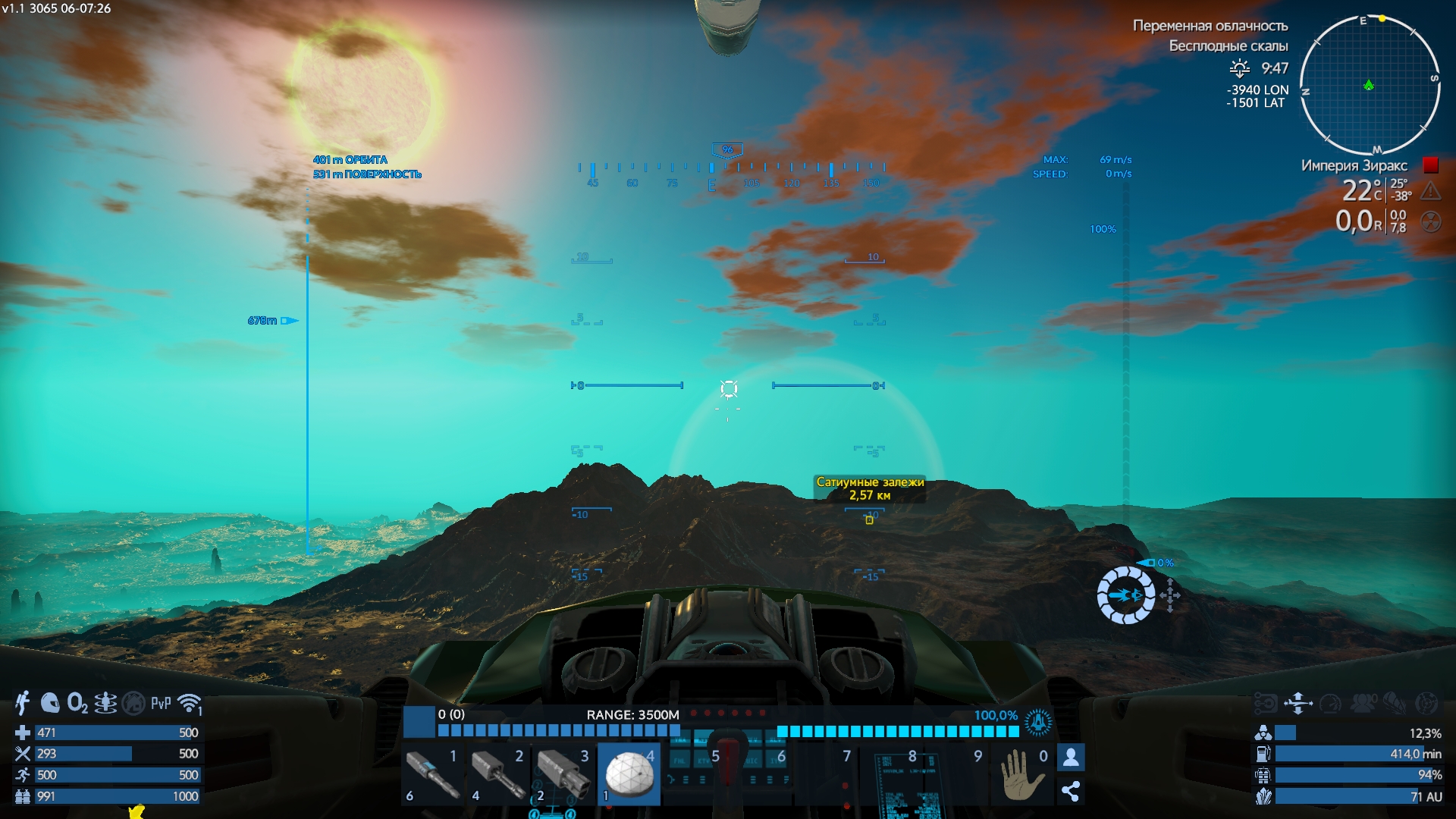Choose the twin-barrel weapon in slot 3
Image resolution: width=1456 pixels, height=819 pixels.
pyautogui.click(x=564, y=774)
